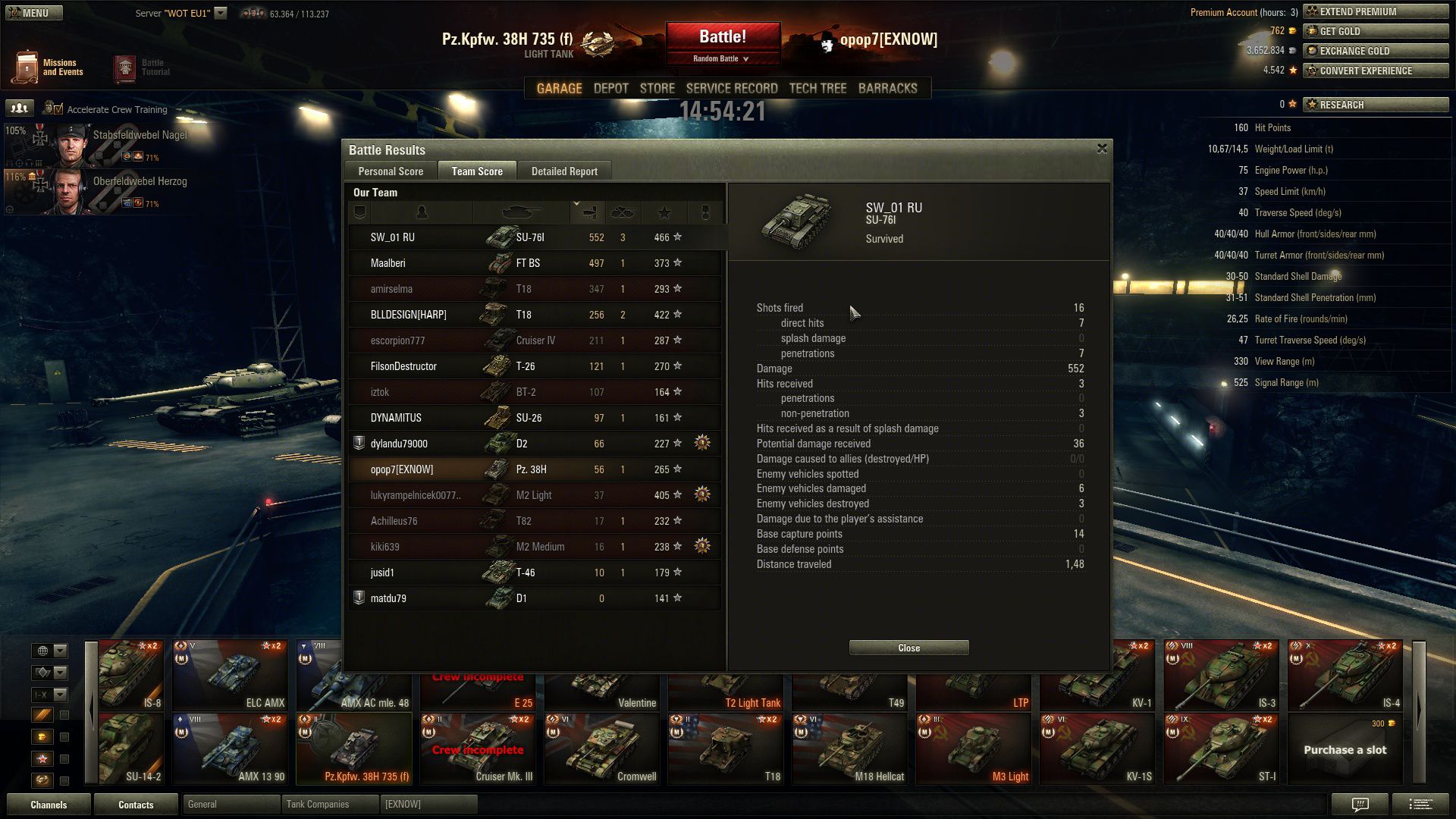1456x819 pixels.
Task: Visit the BARRACKS
Action: pos(887,89)
